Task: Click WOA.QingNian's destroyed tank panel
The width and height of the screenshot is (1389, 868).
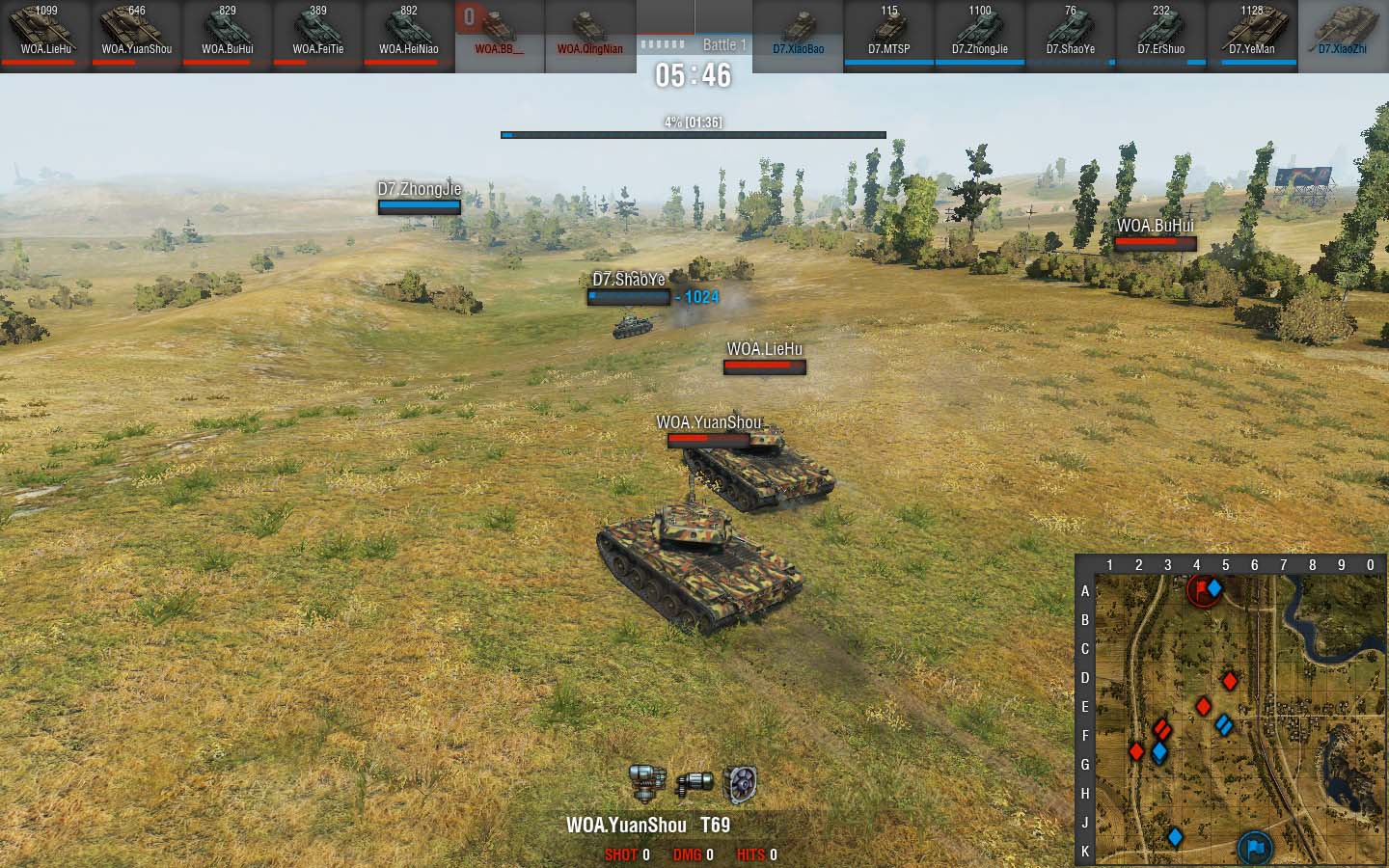Action: click(589, 35)
